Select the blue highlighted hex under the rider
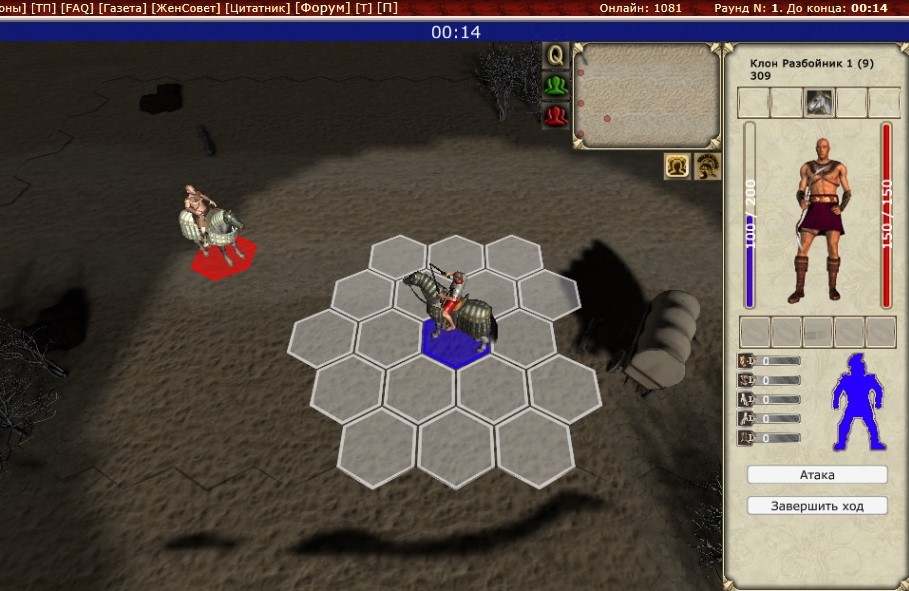The width and height of the screenshot is (909, 591). click(x=455, y=344)
